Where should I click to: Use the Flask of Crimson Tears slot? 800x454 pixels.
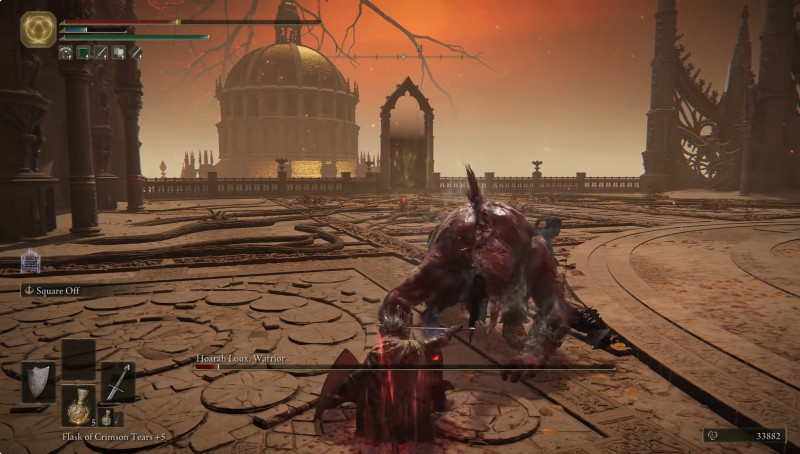(x=78, y=405)
